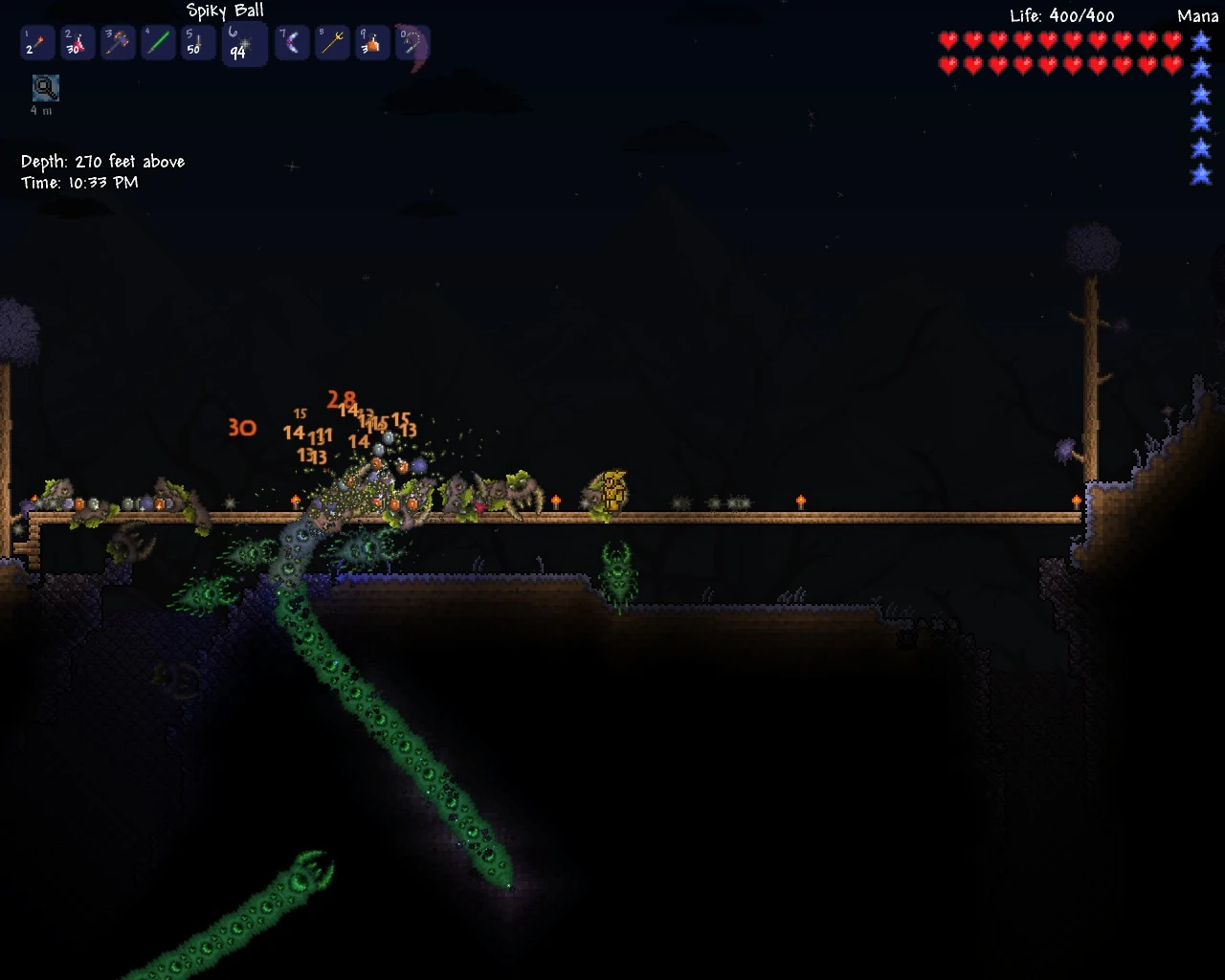Screen dimensions: 1225x980
Task: Click the magnifying glass depth meter icon
Action: point(44,88)
